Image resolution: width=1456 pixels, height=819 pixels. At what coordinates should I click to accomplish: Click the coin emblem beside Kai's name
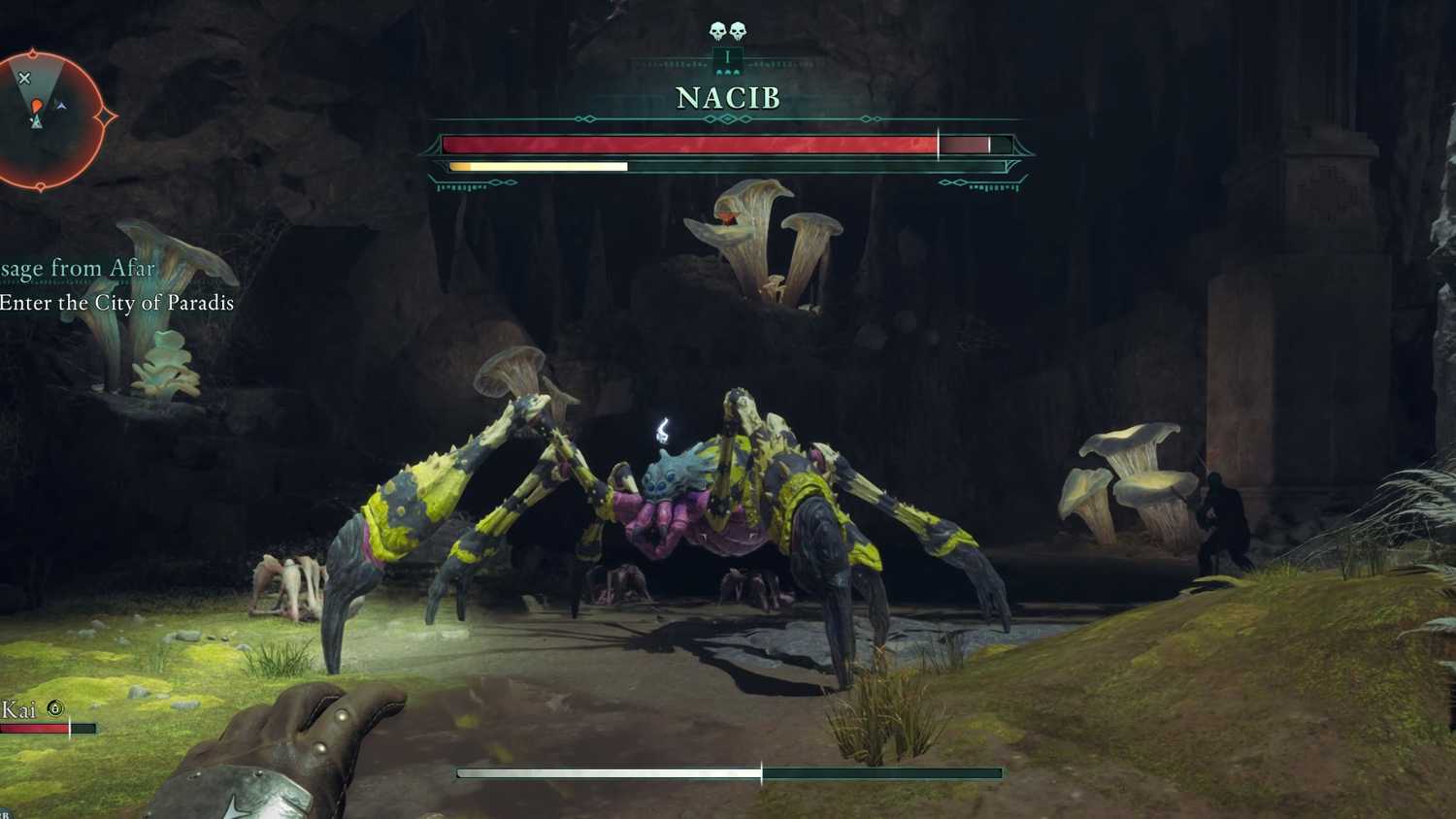(56, 708)
